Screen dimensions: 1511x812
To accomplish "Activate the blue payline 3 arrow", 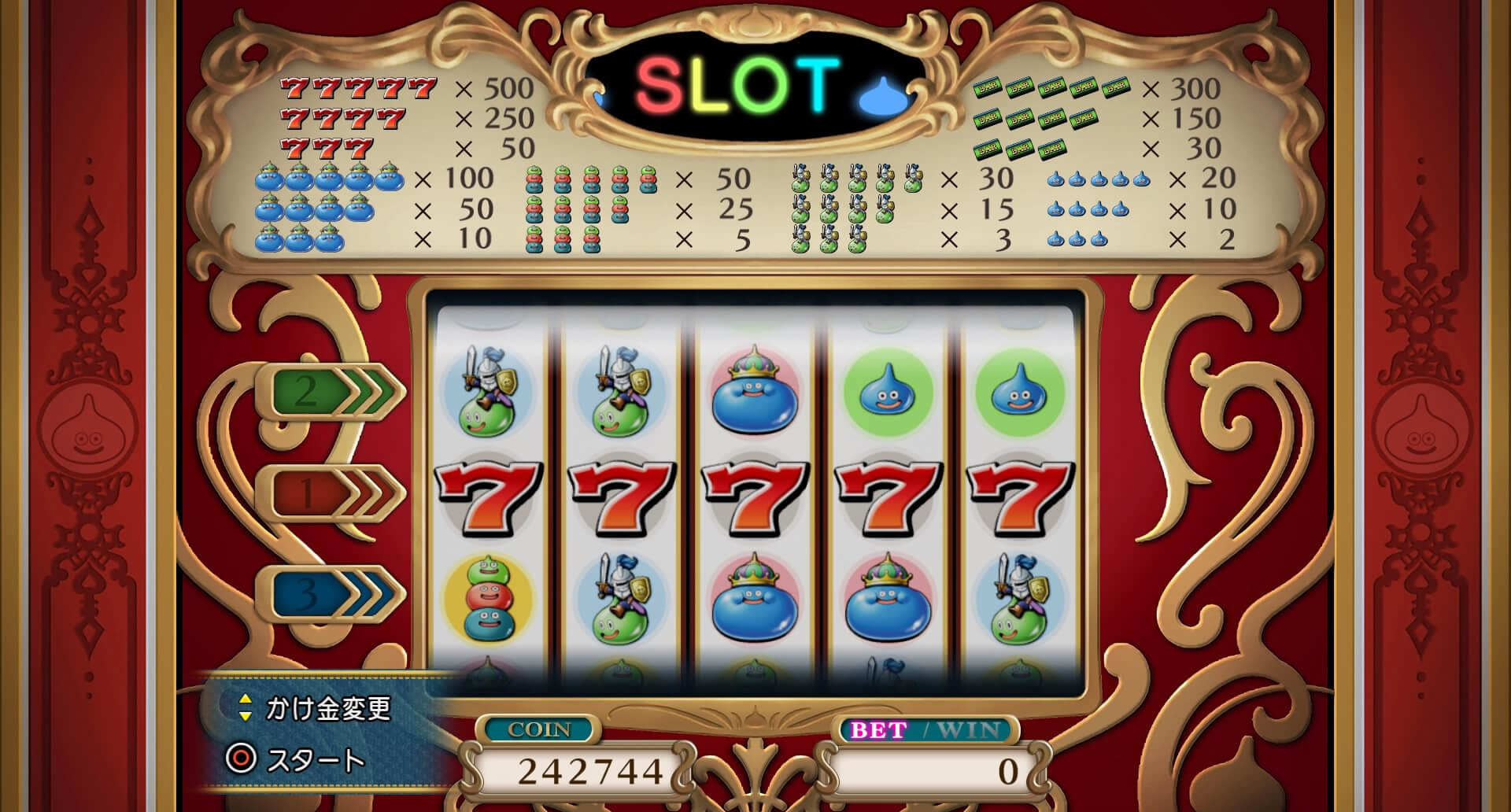I will tap(331, 594).
